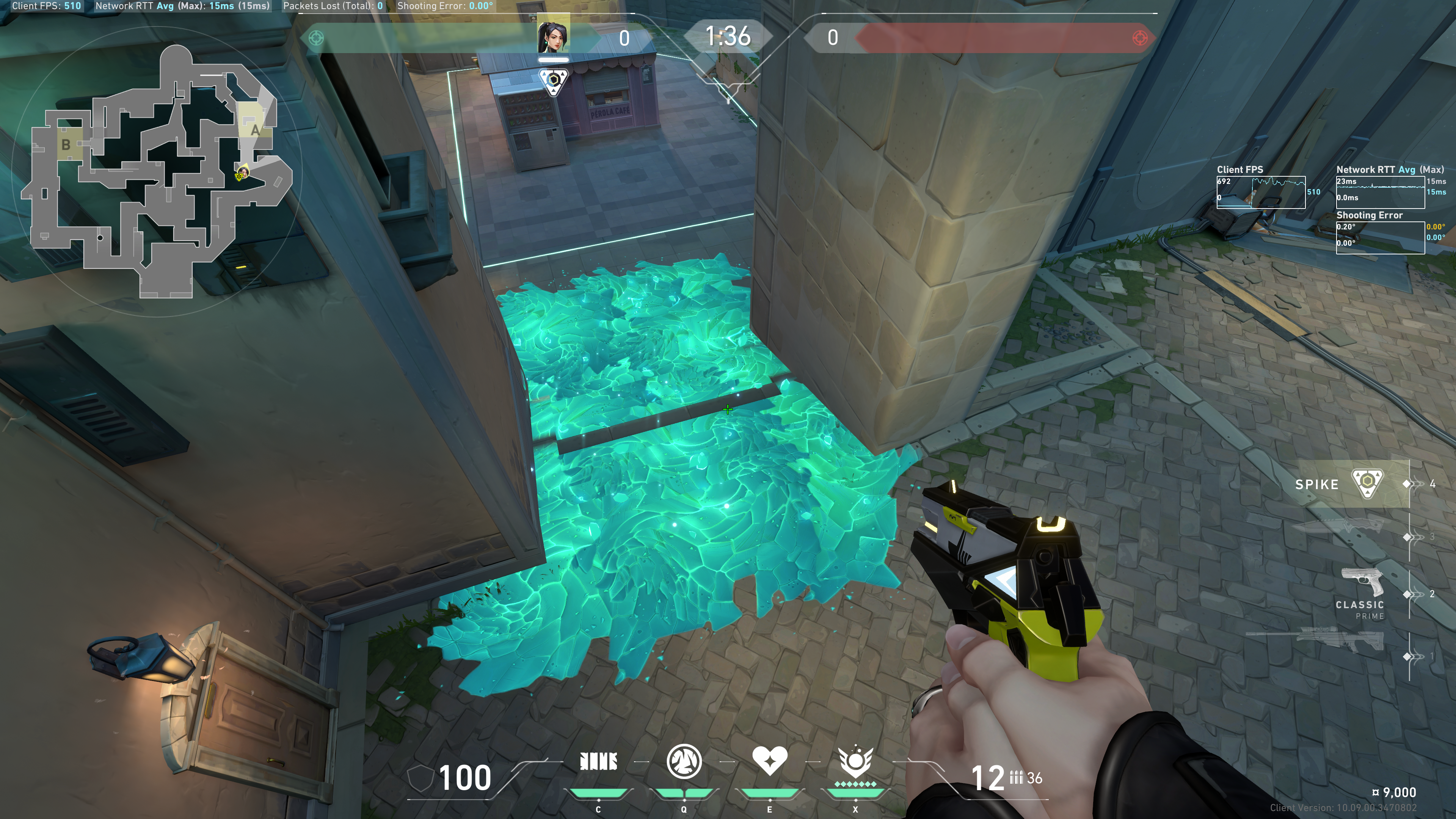
Task: Click the A site marker on minimap
Action: [x=255, y=130]
